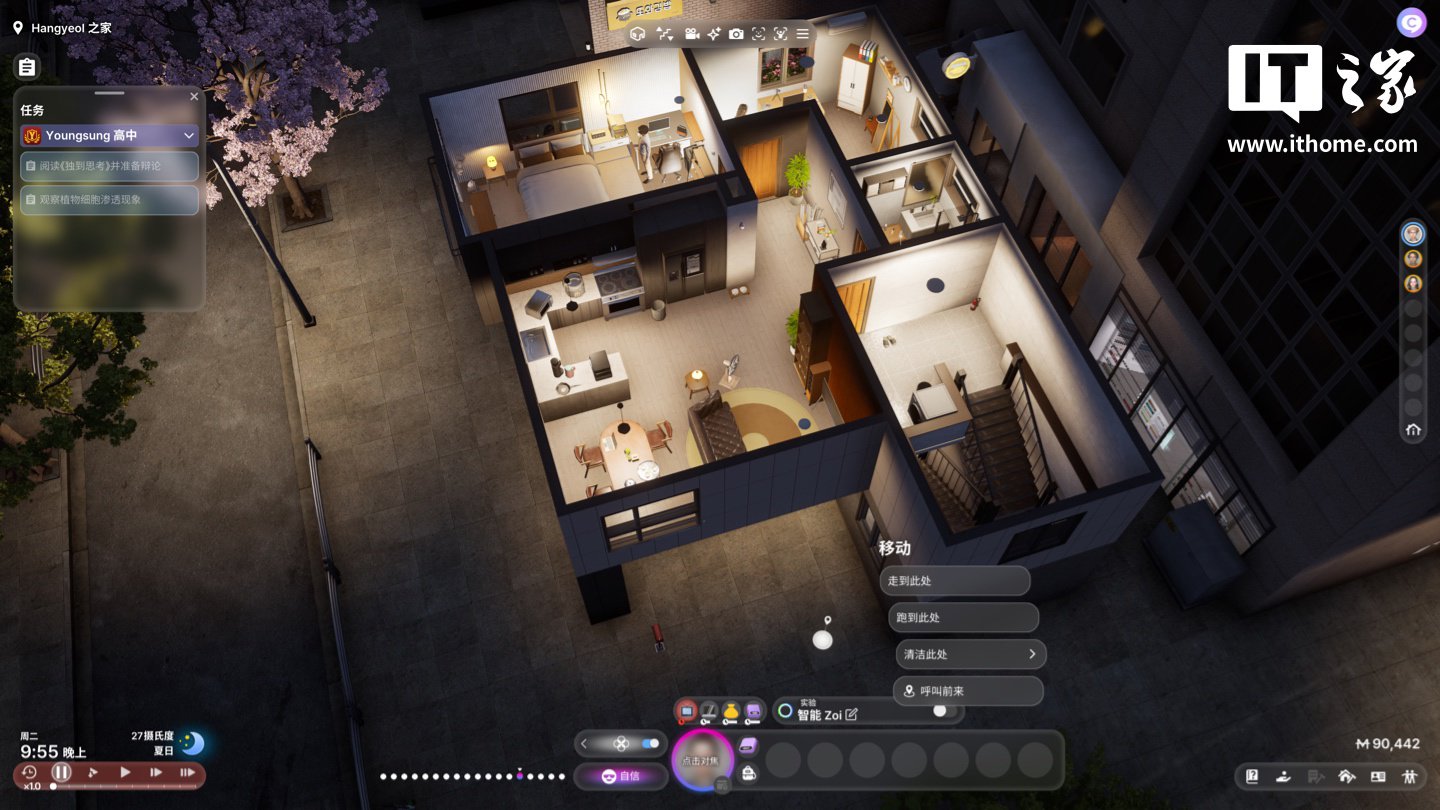
Task: Open the hamburger menu in top toolbar
Action: click(802, 34)
